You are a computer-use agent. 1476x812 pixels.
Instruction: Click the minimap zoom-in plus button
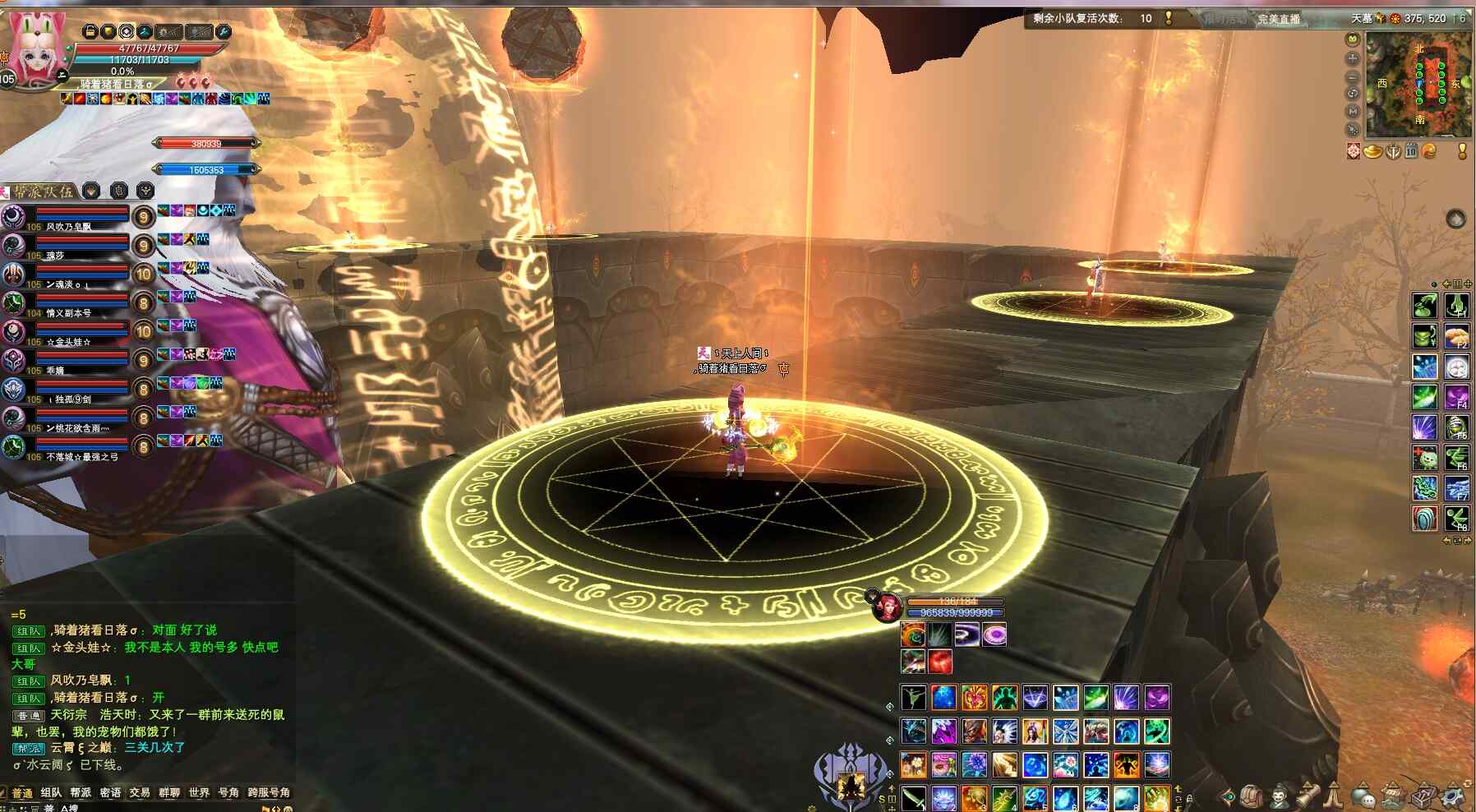[1353, 58]
